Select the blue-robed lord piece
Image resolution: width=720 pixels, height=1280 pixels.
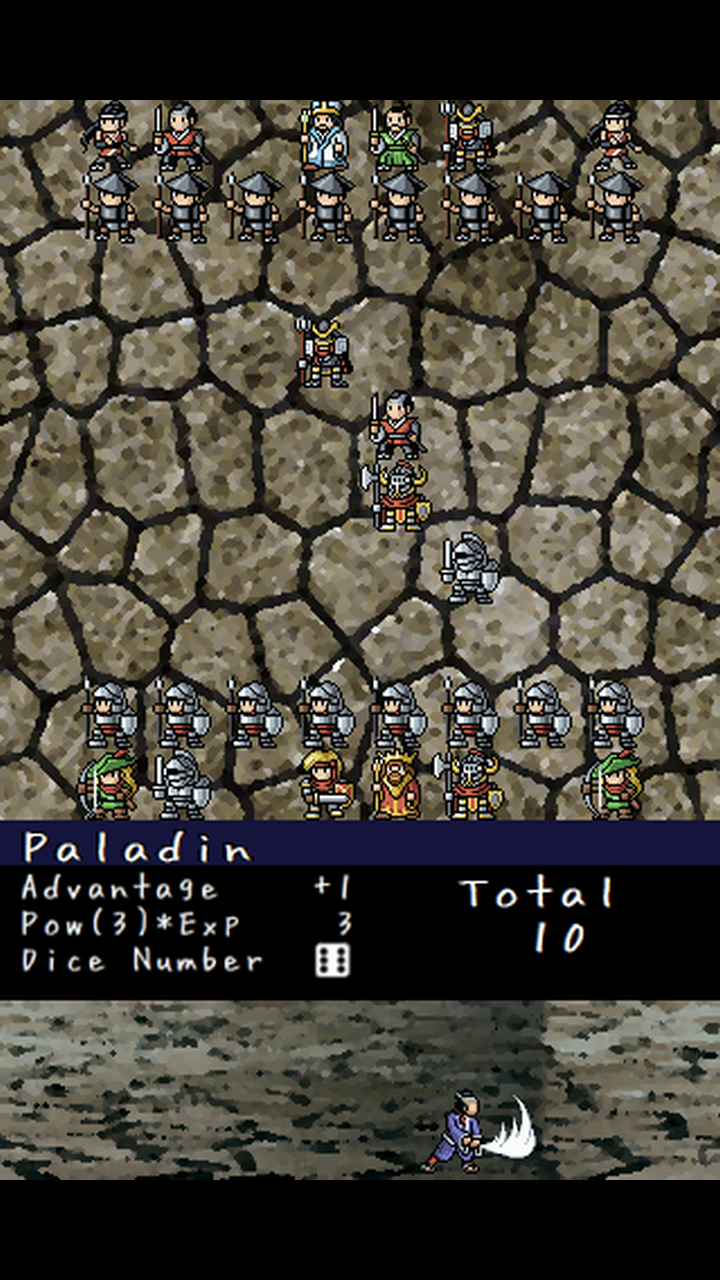coord(324,137)
